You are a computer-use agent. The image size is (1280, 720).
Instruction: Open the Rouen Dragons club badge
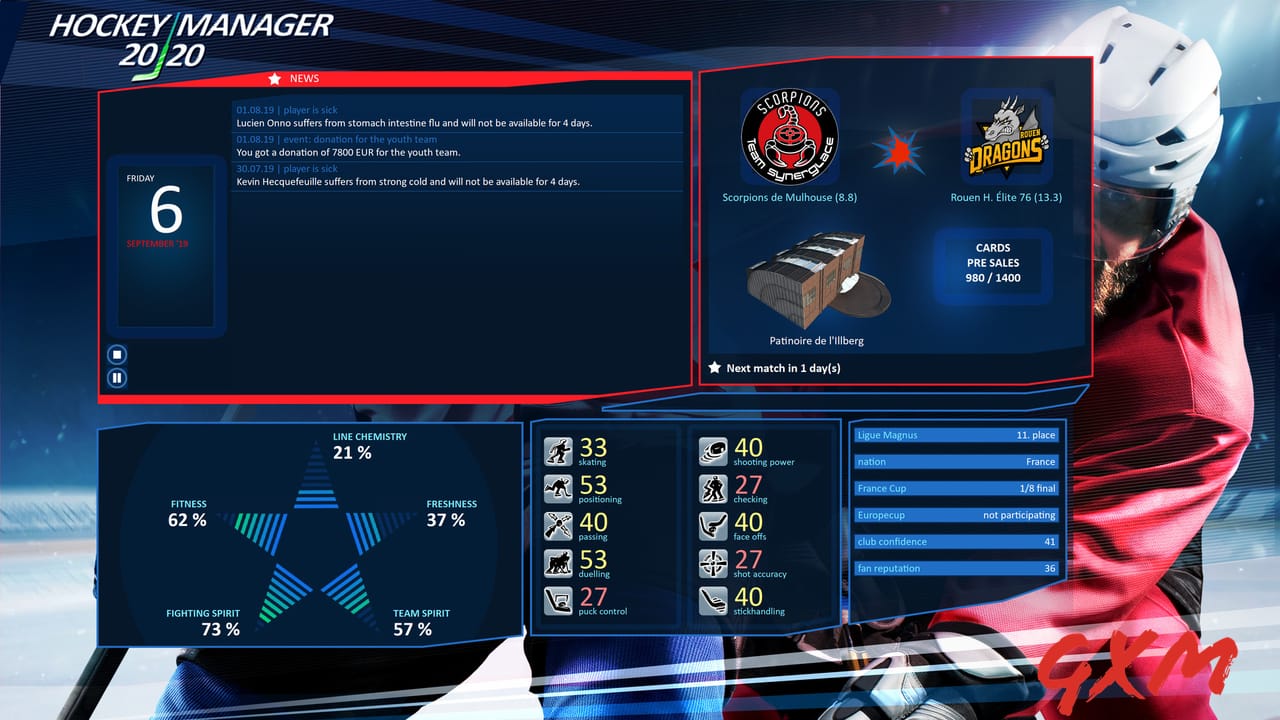(1004, 135)
